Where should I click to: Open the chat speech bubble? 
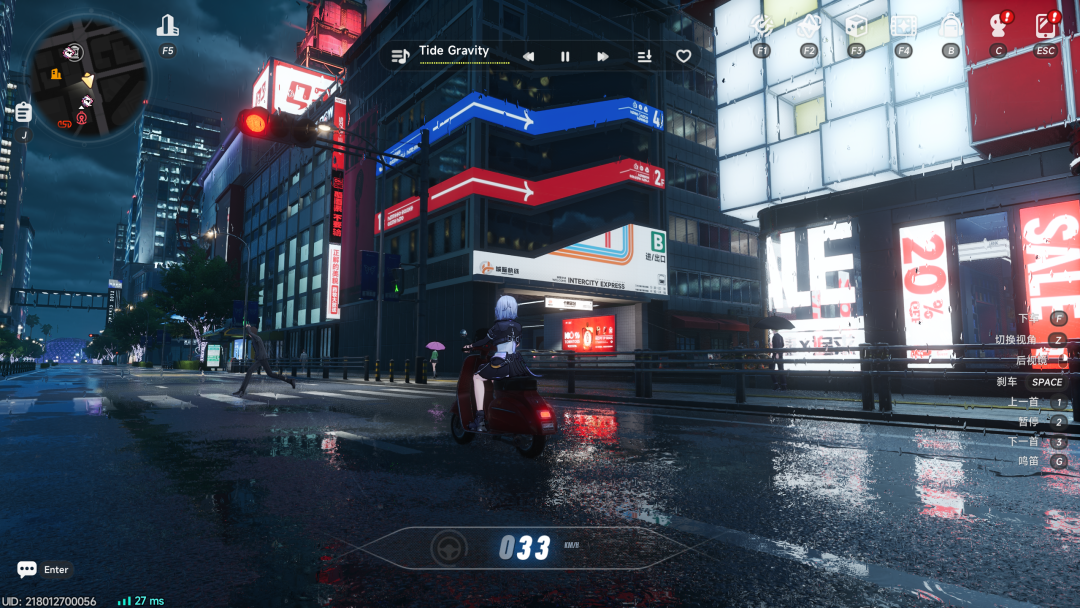(27, 569)
